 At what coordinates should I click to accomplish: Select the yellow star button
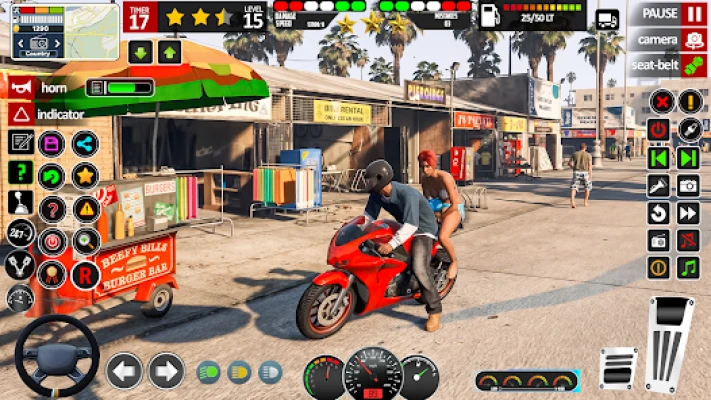tap(85, 177)
